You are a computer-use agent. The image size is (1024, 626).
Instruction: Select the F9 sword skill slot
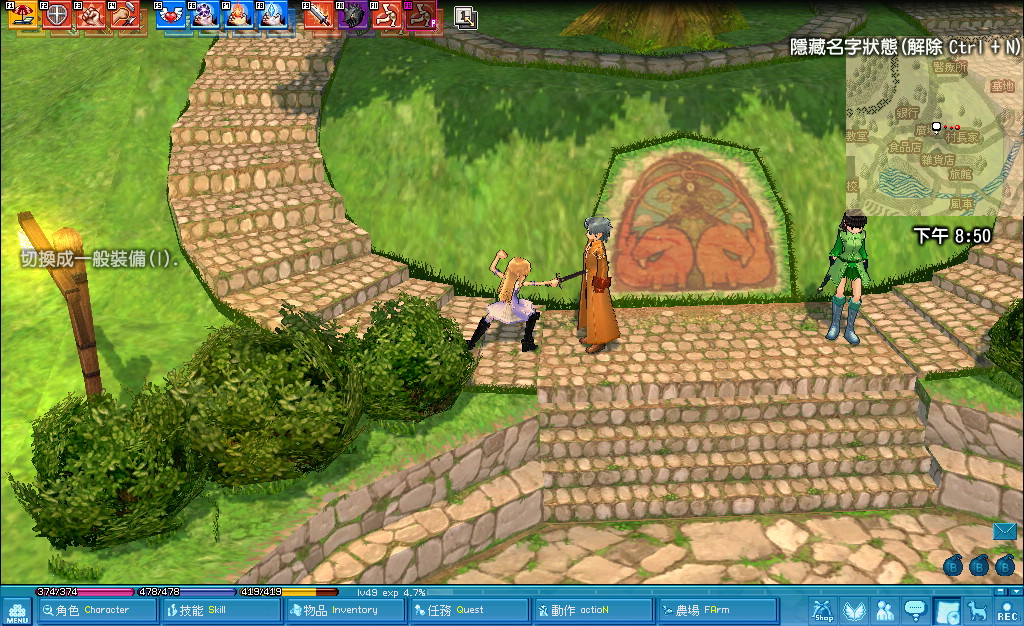pos(319,15)
